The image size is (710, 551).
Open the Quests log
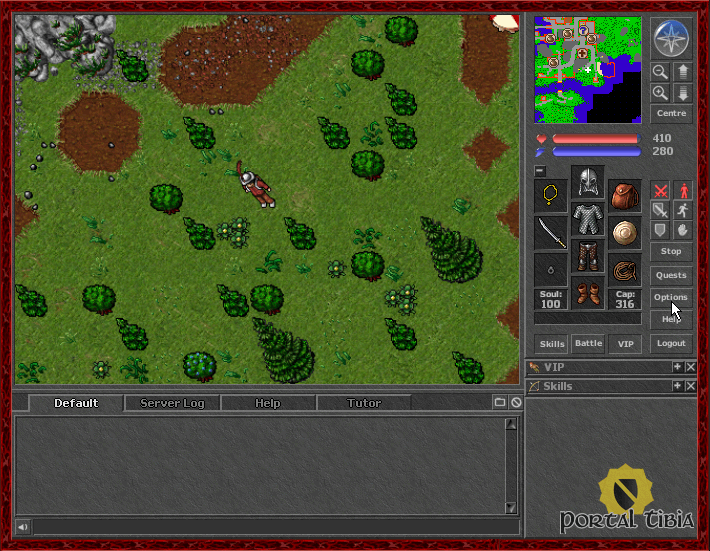670,275
